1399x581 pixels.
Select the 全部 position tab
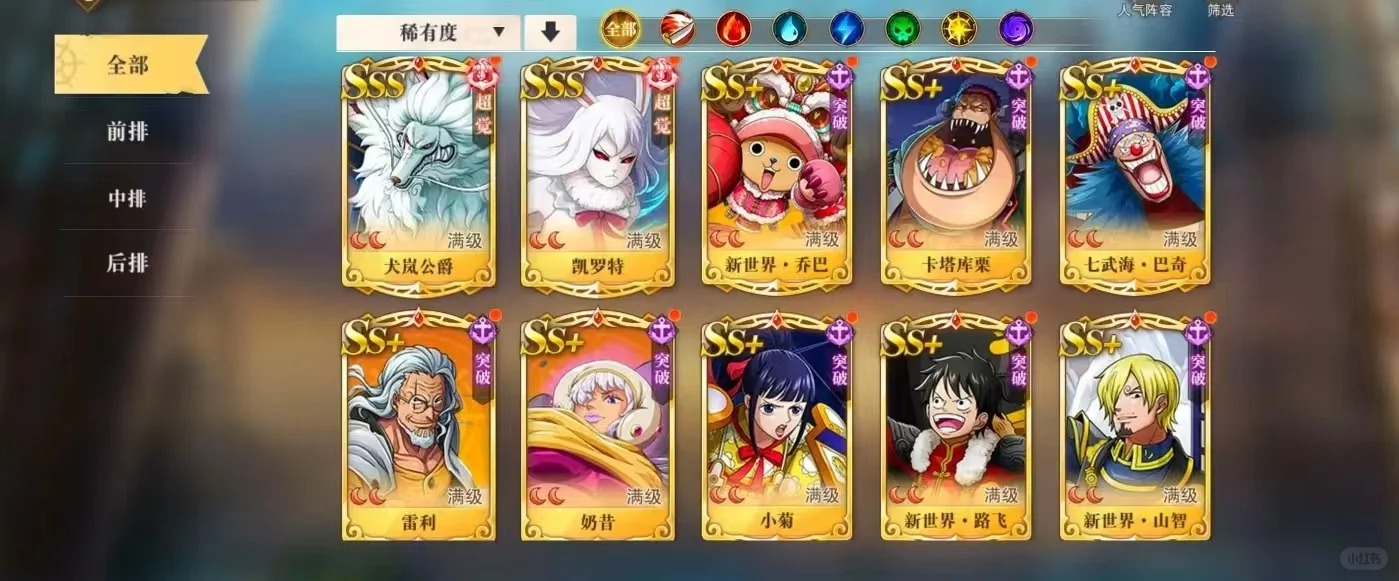click(128, 66)
